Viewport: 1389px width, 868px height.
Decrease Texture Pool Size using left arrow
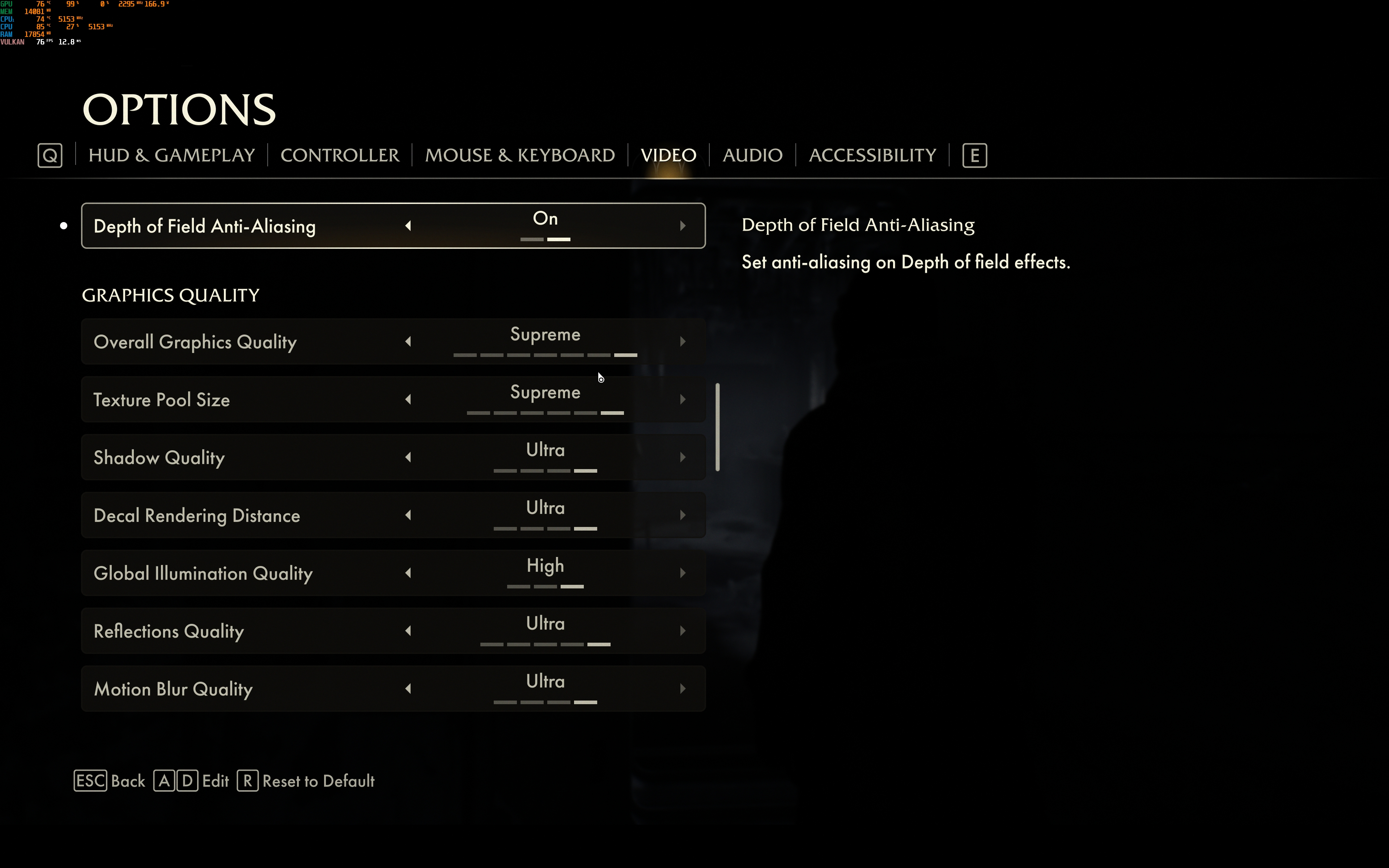tap(408, 400)
